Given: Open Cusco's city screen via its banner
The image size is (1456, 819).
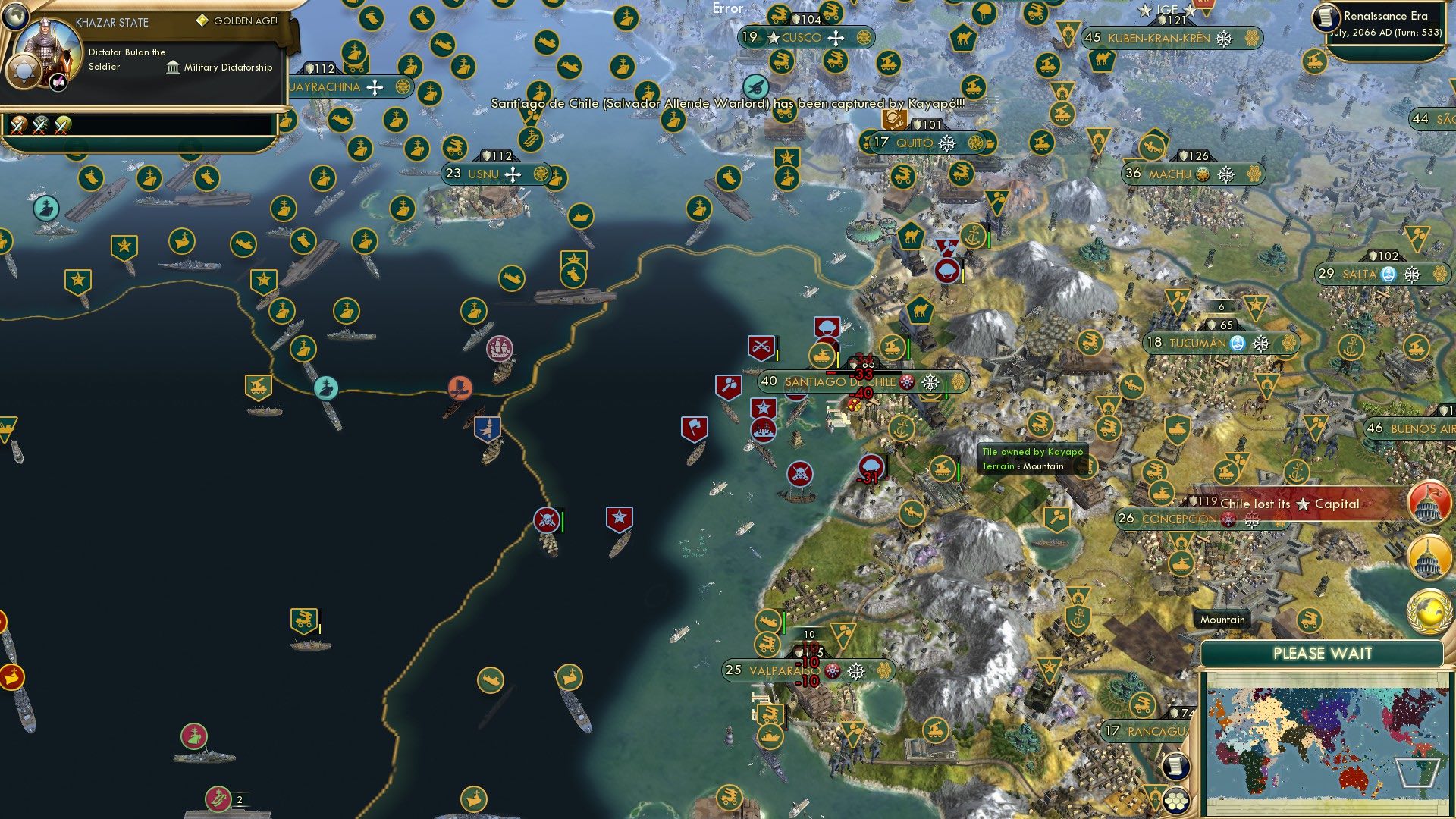Looking at the screenshot, I should coord(802,37).
